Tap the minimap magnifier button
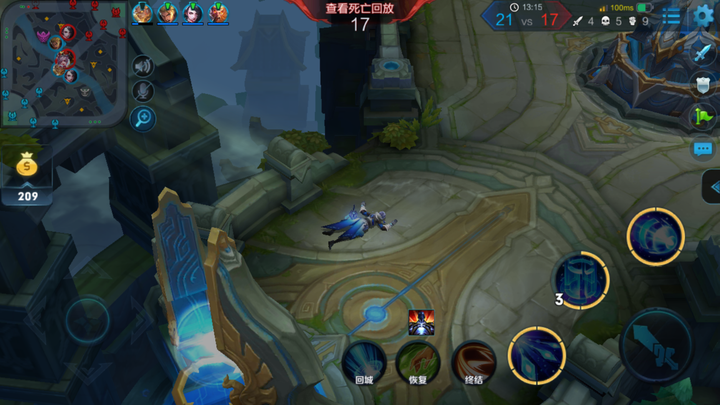The image size is (720, 405). point(143,118)
